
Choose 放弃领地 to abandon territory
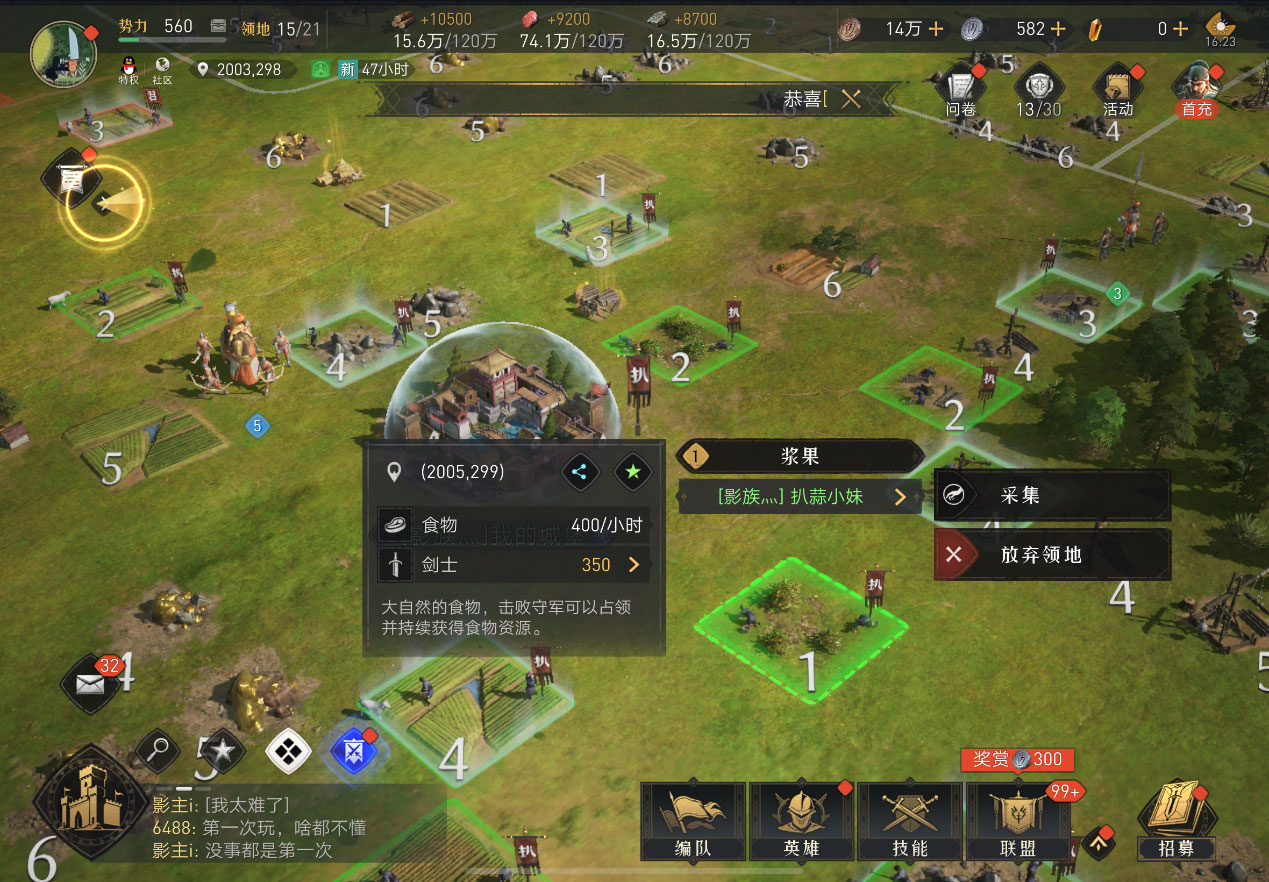[1051, 555]
